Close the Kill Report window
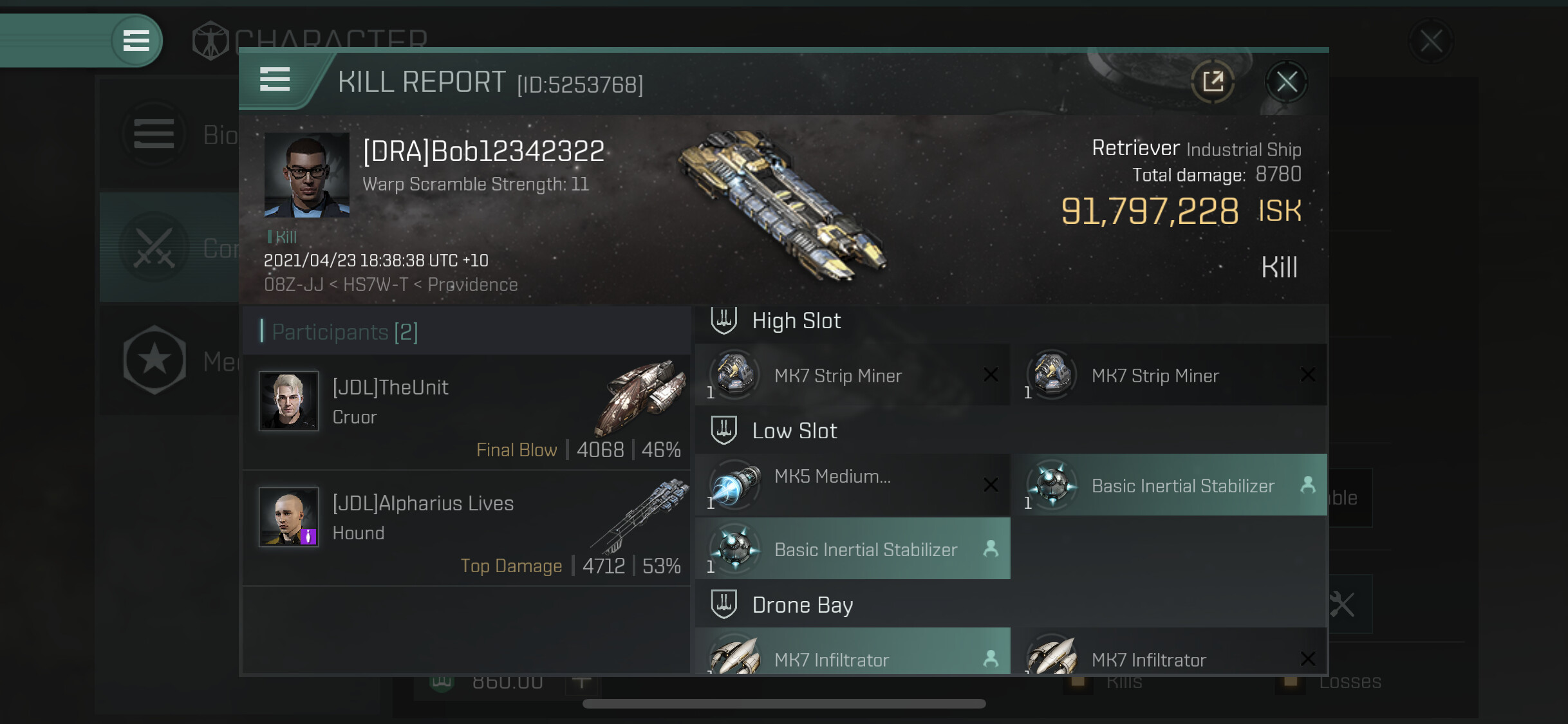The height and width of the screenshot is (724, 1568). [1286, 82]
